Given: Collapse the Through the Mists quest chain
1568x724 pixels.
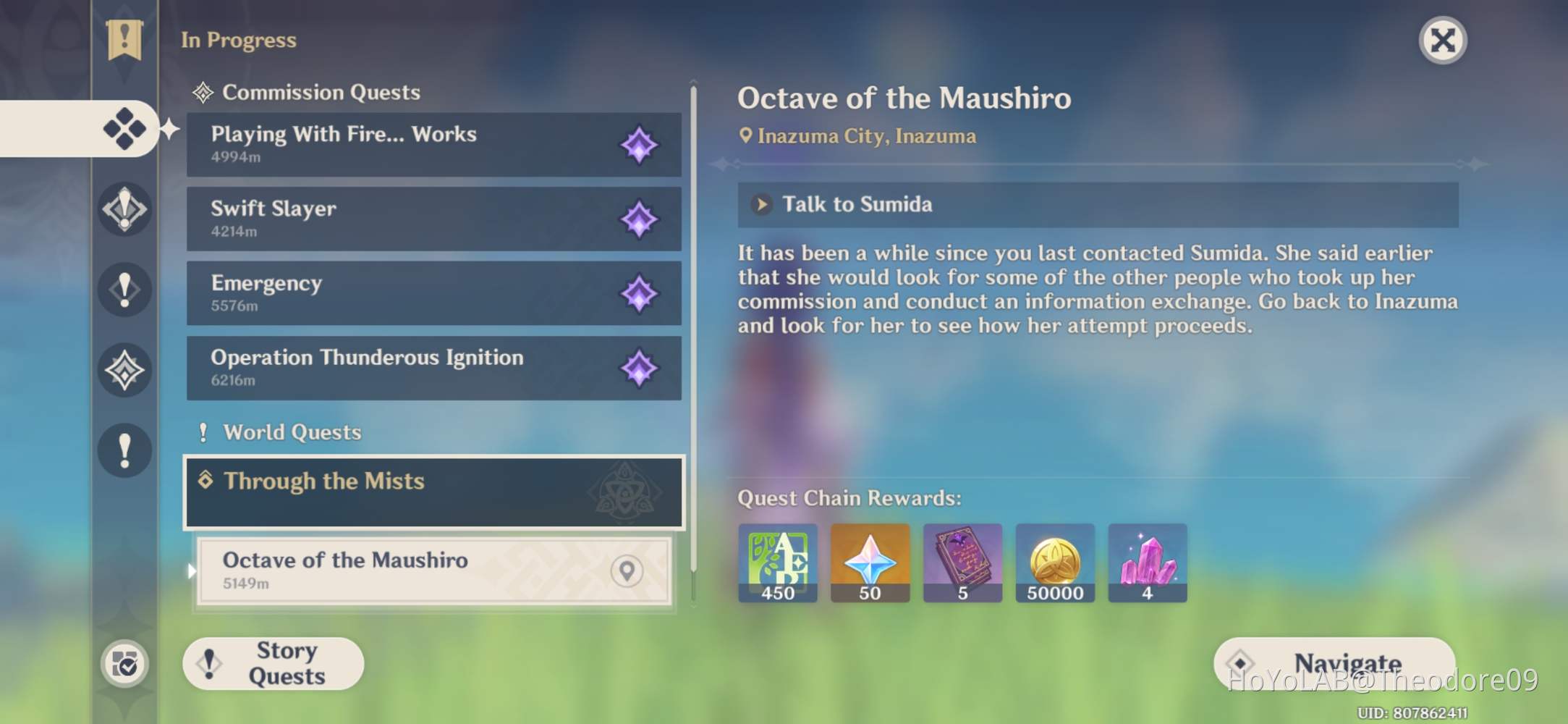Looking at the screenshot, I should pos(433,492).
